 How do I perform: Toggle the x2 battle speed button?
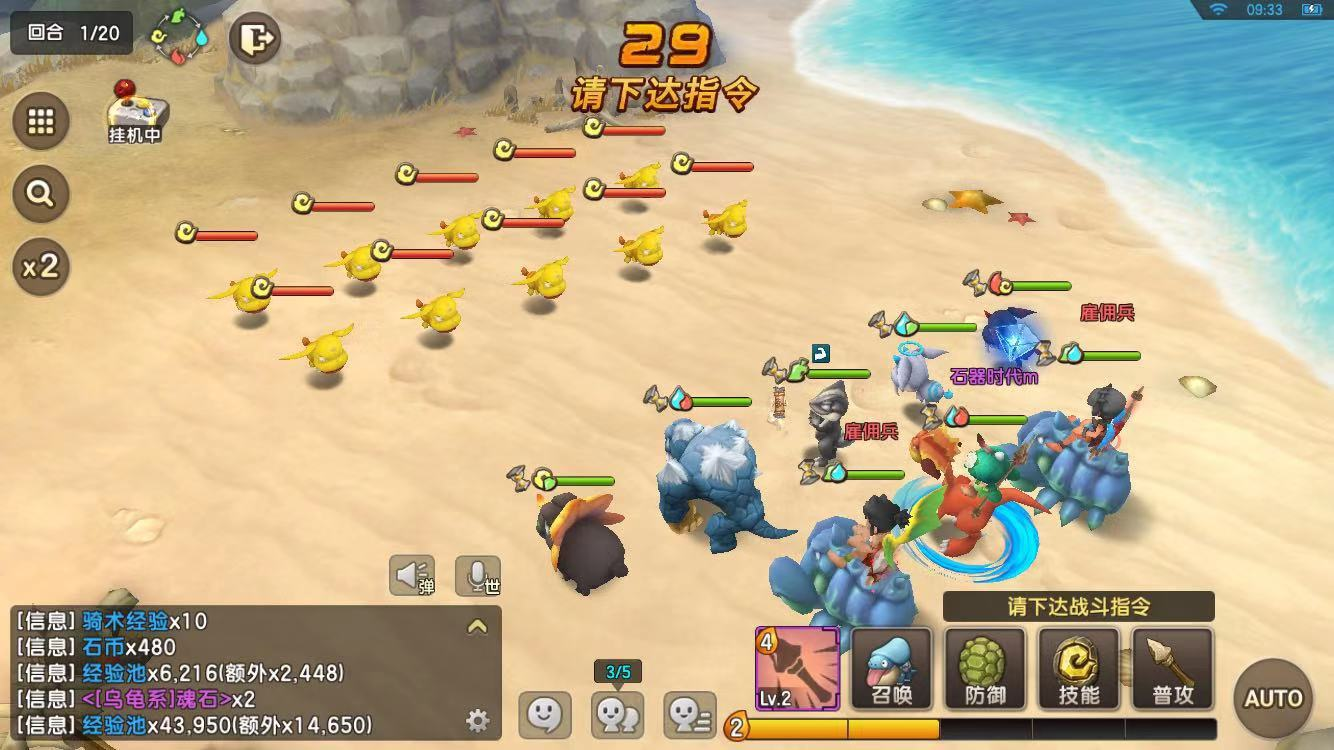[41, 266]
